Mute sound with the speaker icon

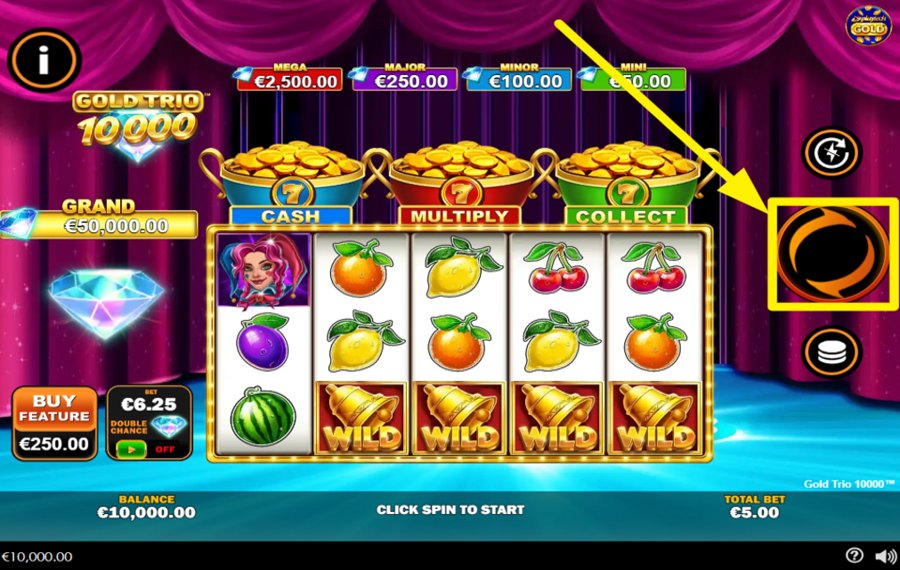point(885,556)
